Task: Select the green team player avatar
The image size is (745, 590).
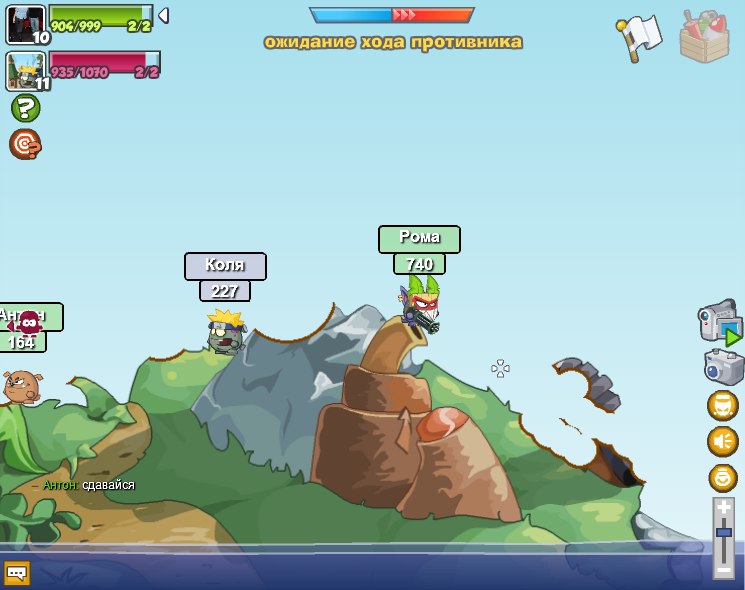Action: [25, 24]
